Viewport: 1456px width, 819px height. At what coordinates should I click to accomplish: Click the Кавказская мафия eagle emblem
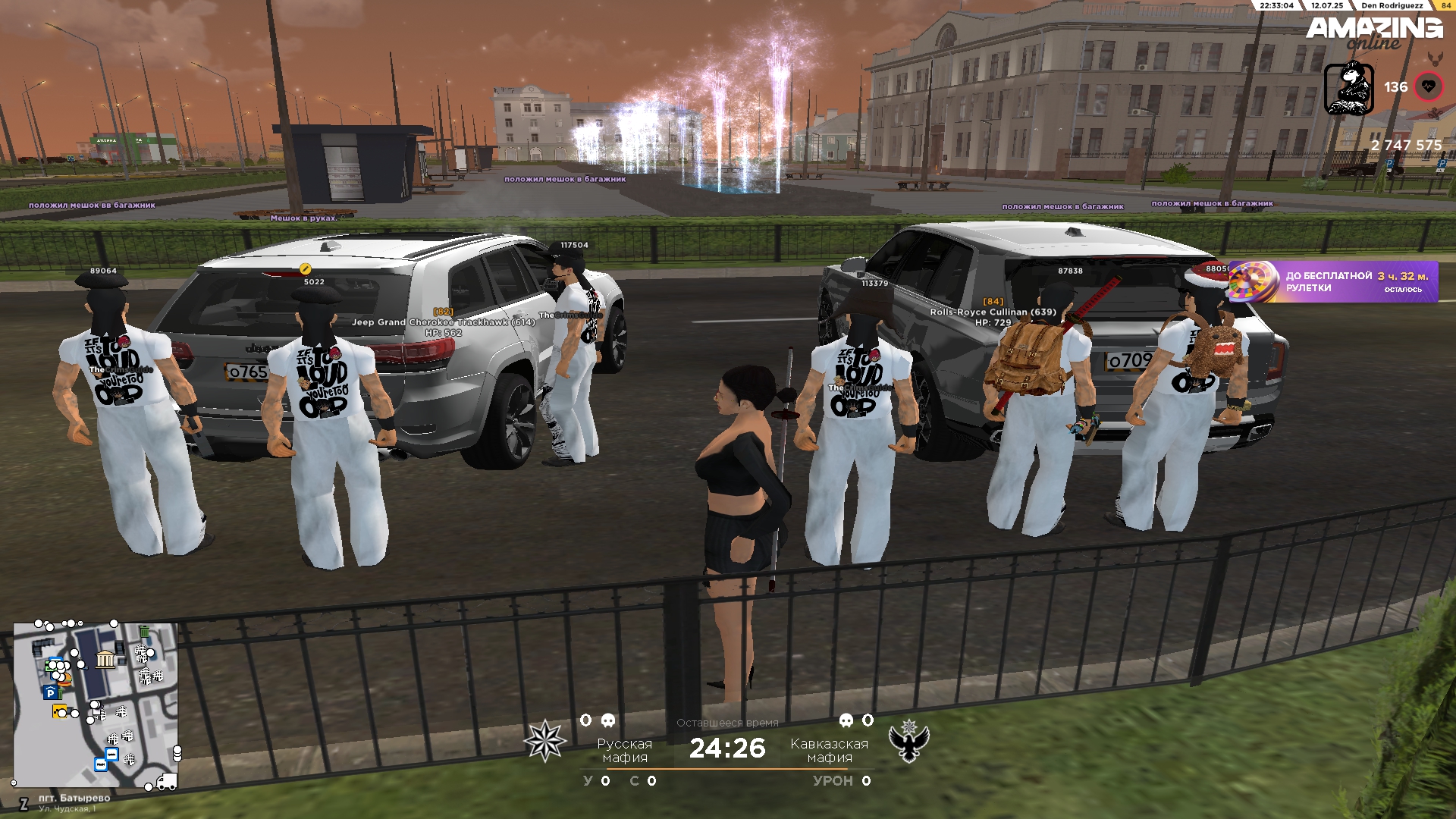click(908, 741)
